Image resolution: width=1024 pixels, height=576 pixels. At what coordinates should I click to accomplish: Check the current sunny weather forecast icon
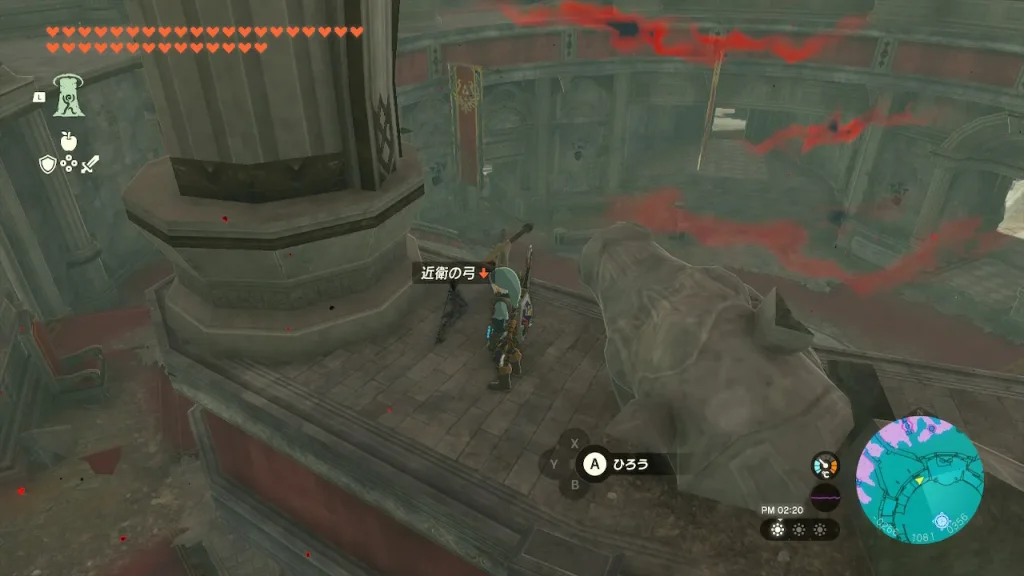click(x=780, y=529)
